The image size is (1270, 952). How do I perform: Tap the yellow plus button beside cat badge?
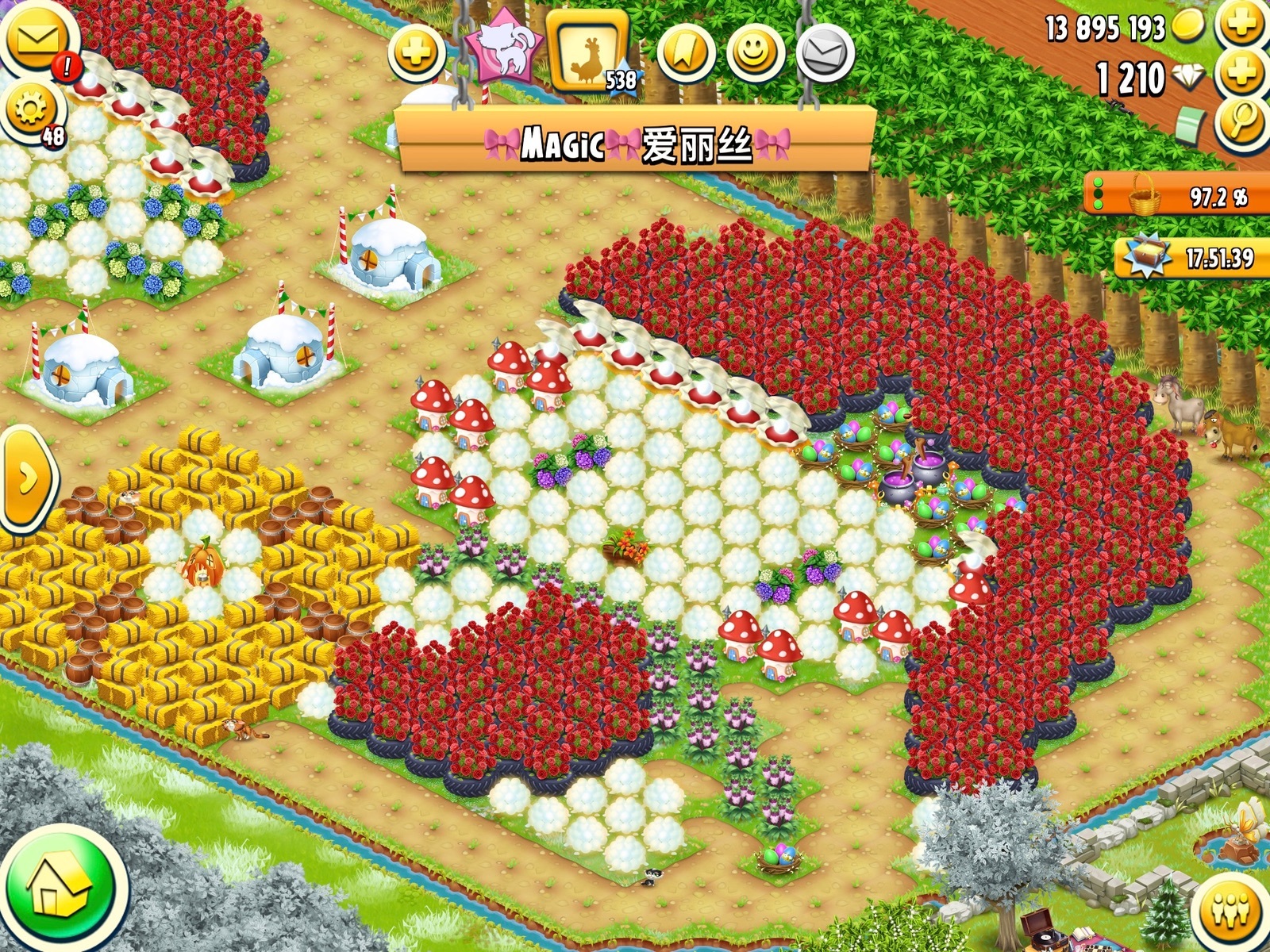416,54
